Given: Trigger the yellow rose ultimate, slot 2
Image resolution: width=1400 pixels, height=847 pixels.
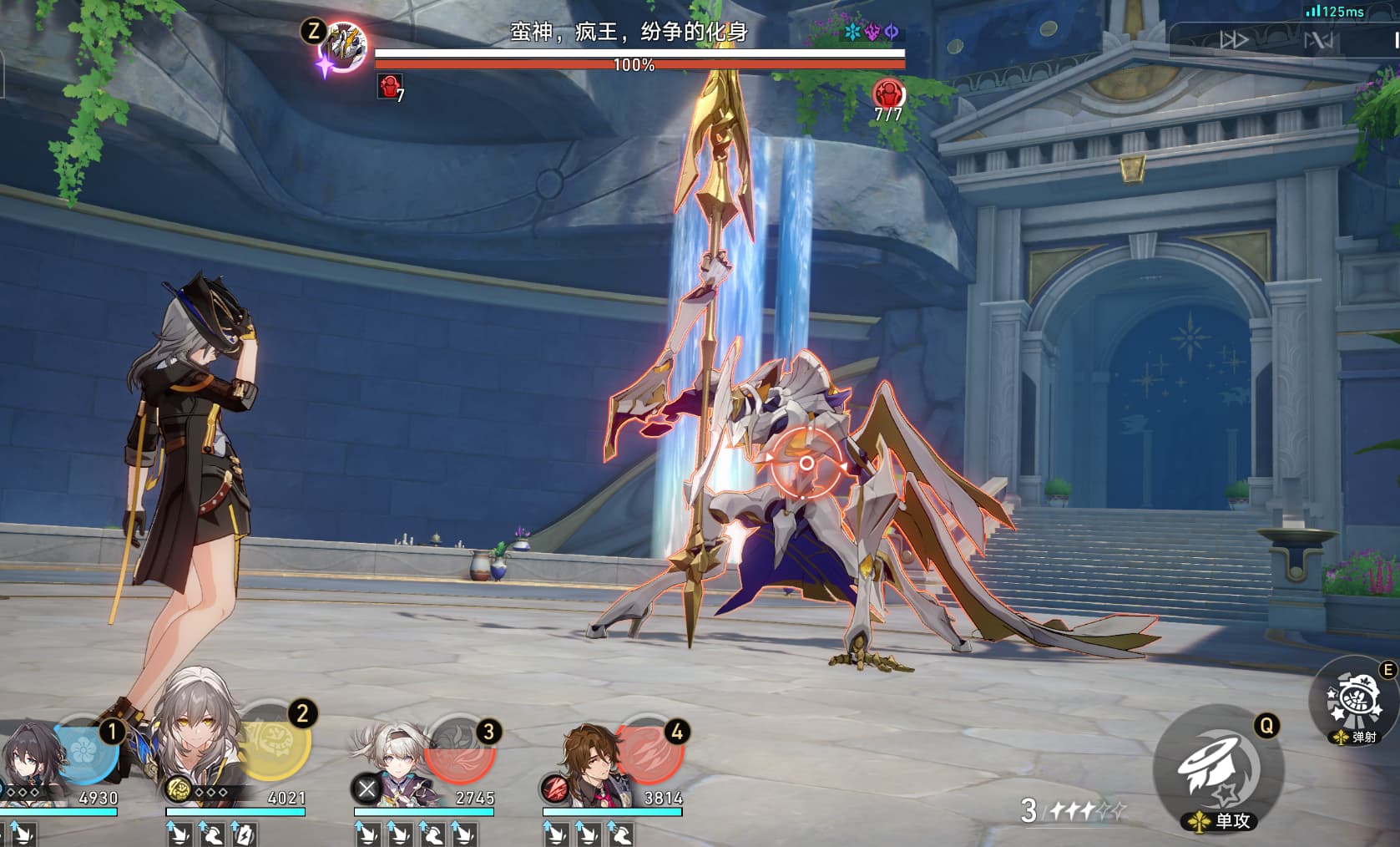Looking at the screenshot, I should pos(275,740).
